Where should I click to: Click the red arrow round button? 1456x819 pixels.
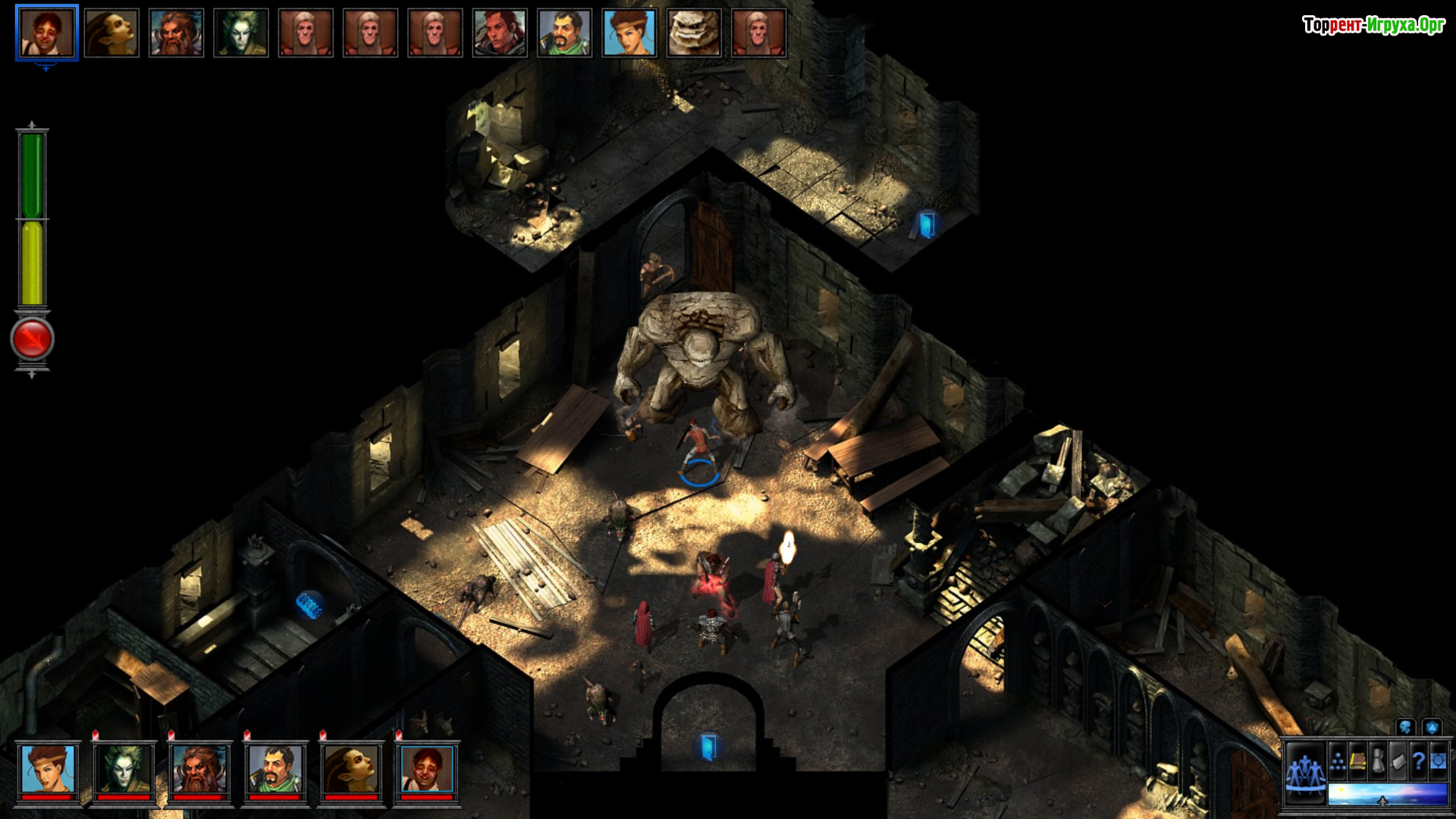click(32, 338)
